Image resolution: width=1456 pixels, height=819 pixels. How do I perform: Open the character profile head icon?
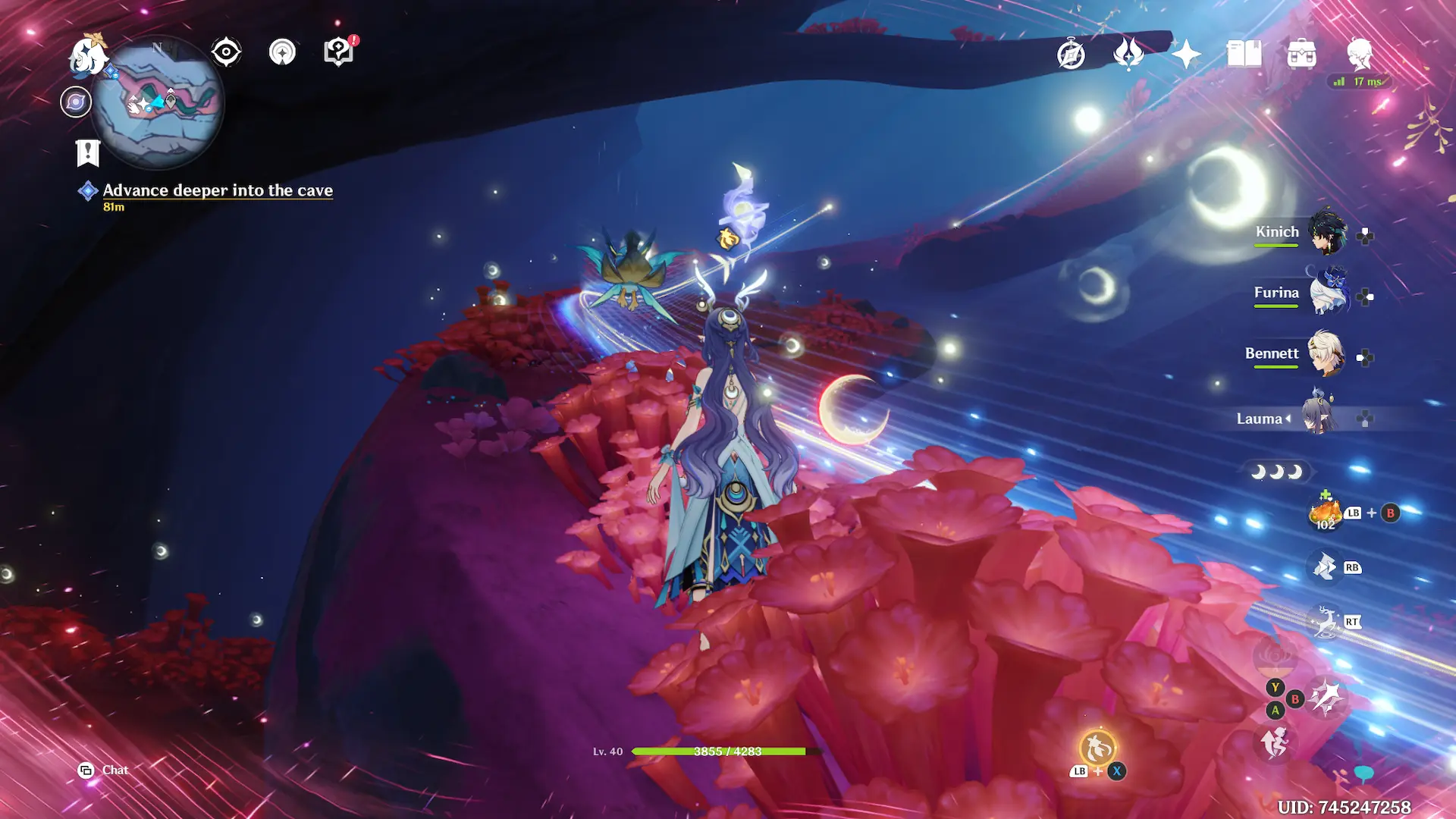[1360, 54]
